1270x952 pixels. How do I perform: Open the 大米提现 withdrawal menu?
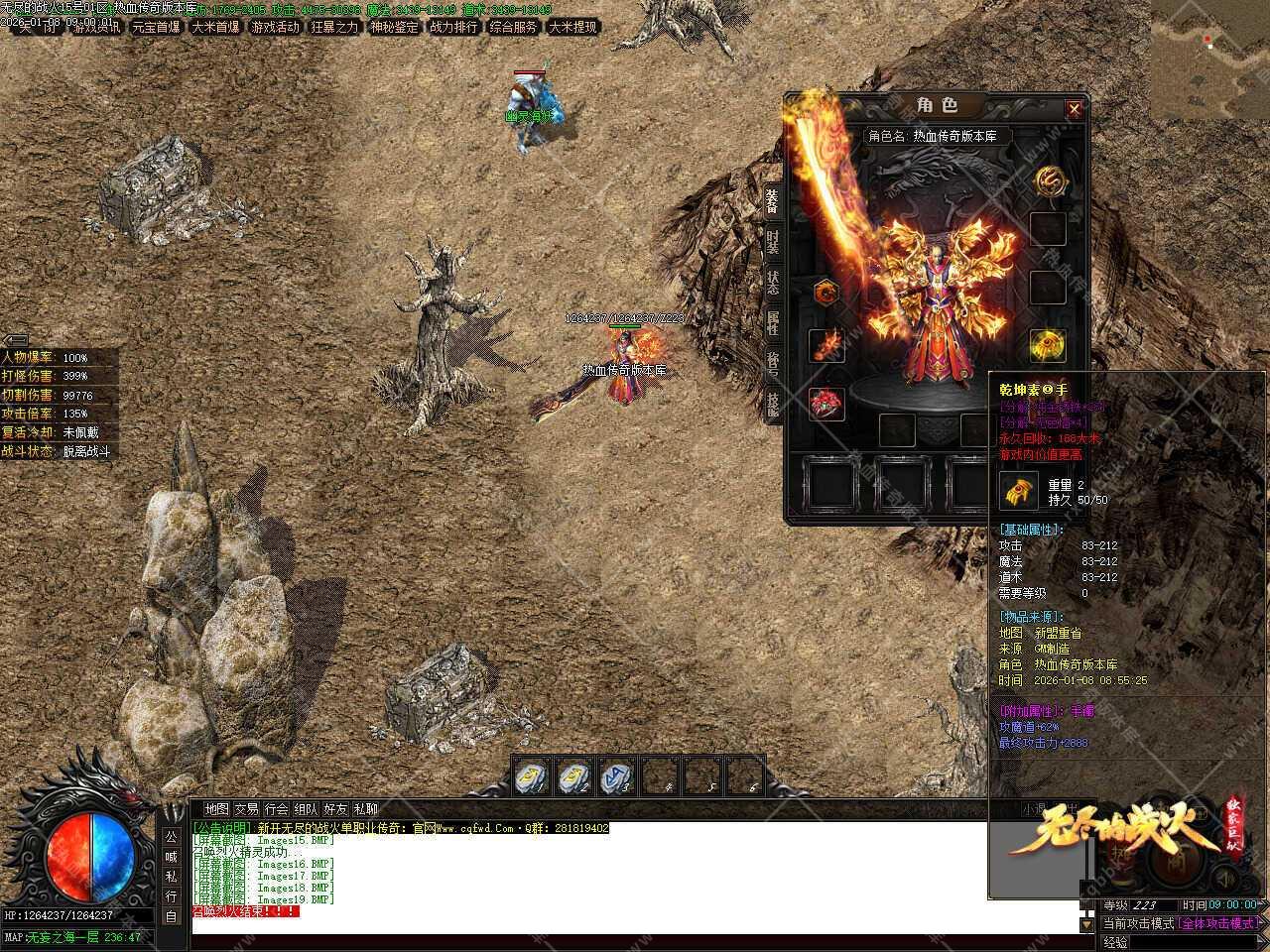click(572, 27)
